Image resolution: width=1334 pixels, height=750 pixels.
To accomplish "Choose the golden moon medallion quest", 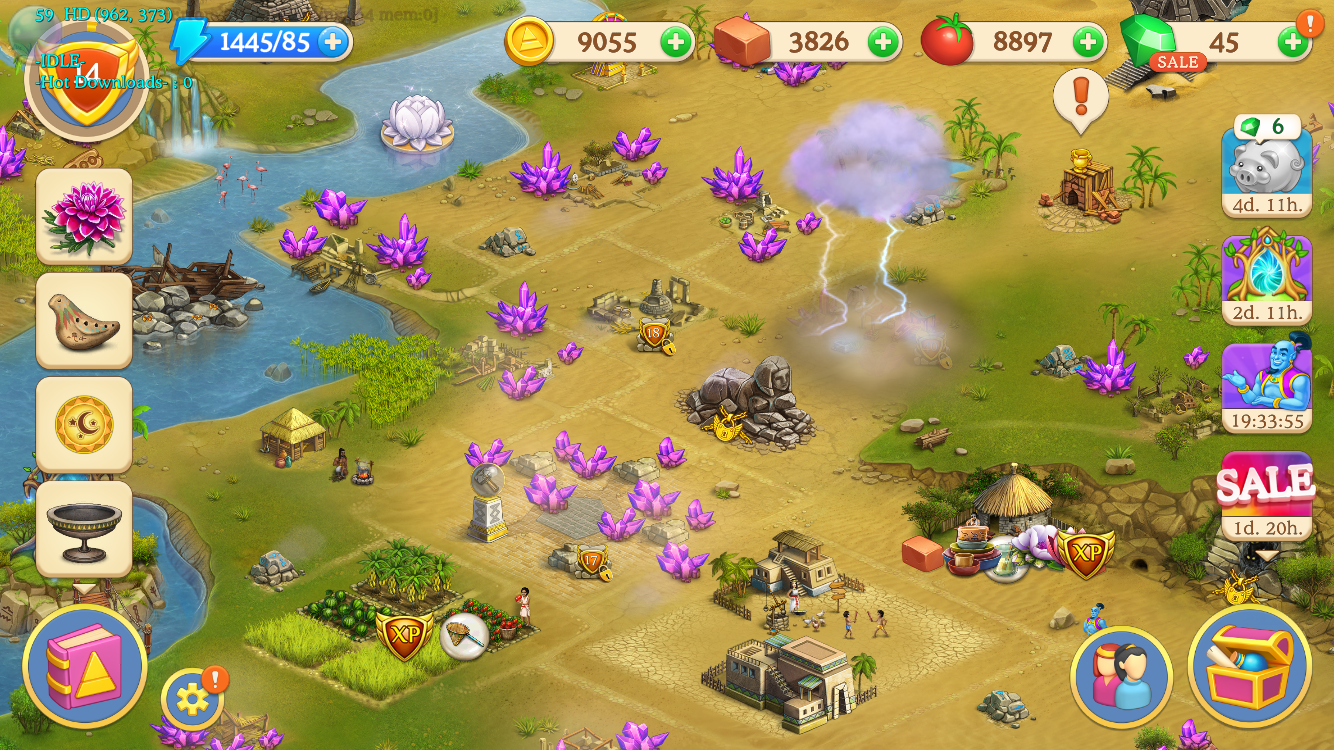I will click(84, 424).
